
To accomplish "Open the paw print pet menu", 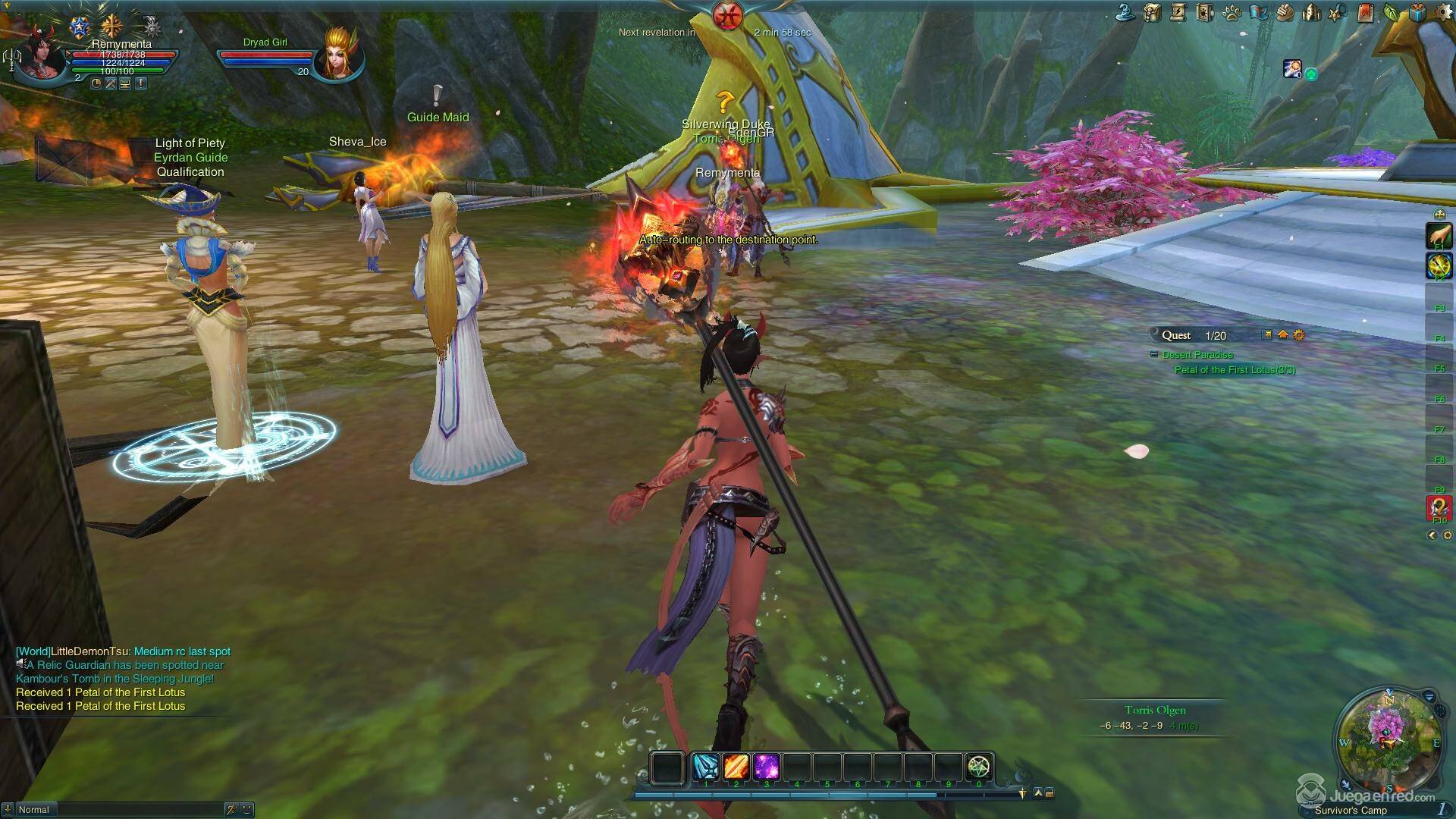I will pos(1232,12).
